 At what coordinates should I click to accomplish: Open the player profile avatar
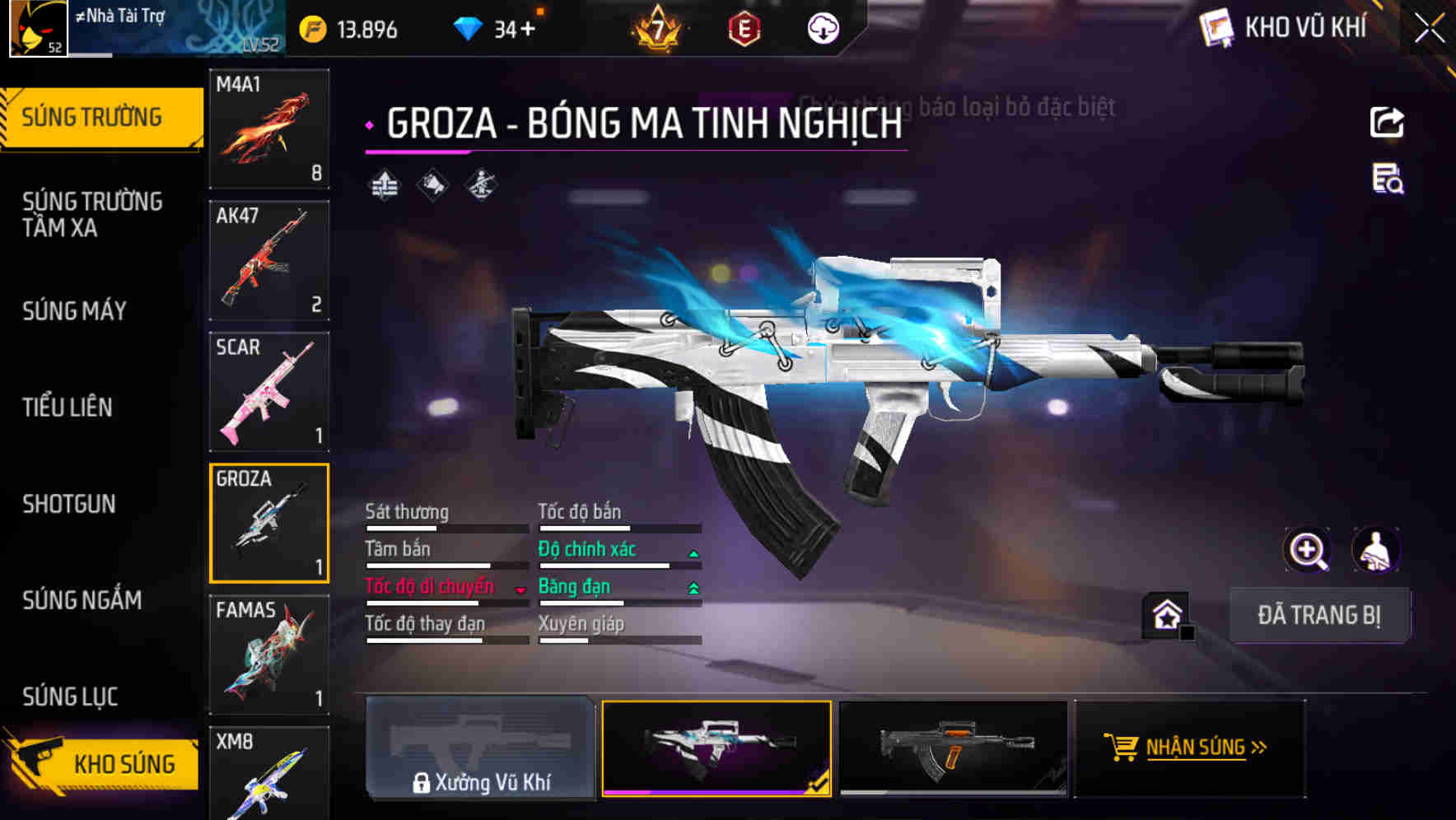click(x=38, y=28)
